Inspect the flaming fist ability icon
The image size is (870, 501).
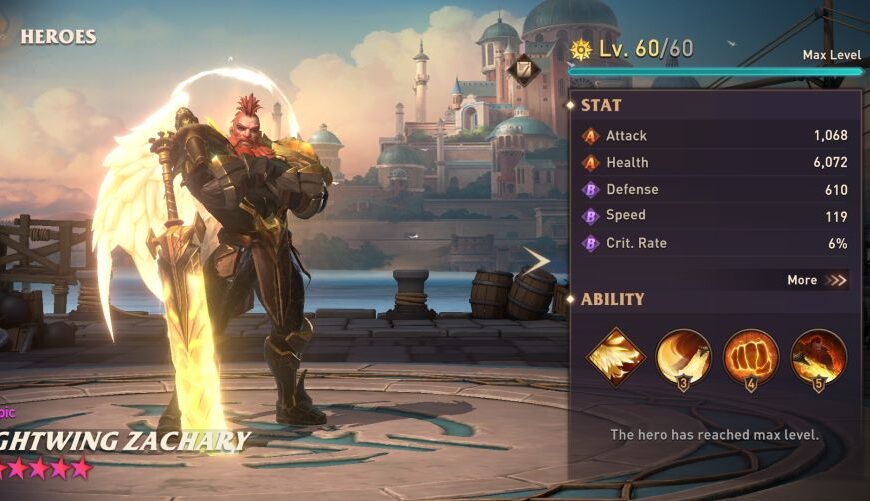[x=751, y=357]
